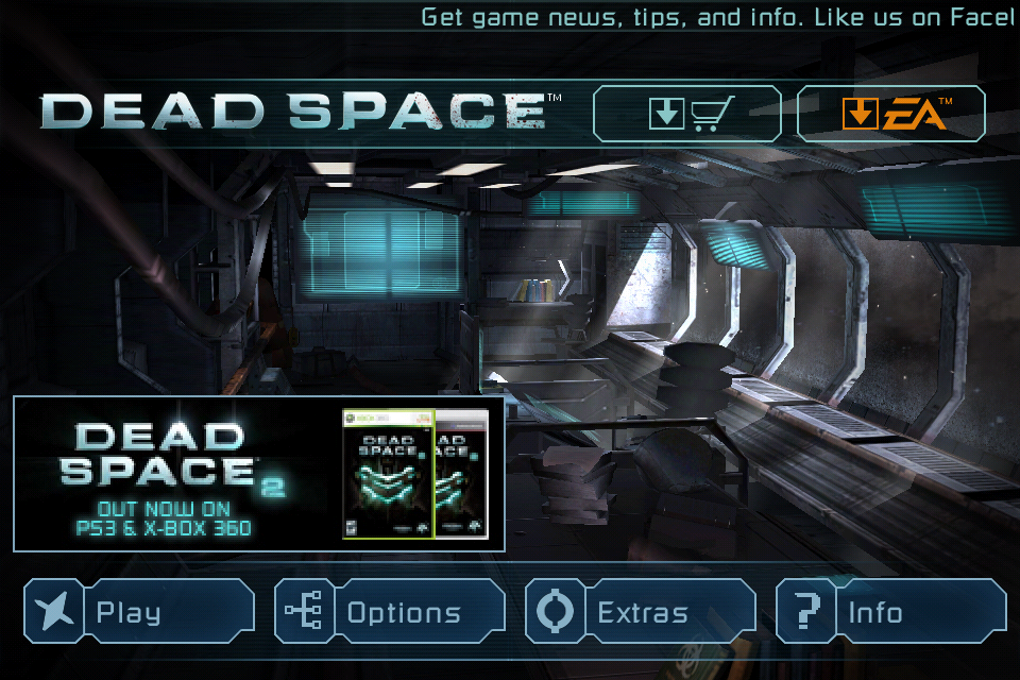1020x680 pixels.
Task: Click the EA download button
Action: 891,114
